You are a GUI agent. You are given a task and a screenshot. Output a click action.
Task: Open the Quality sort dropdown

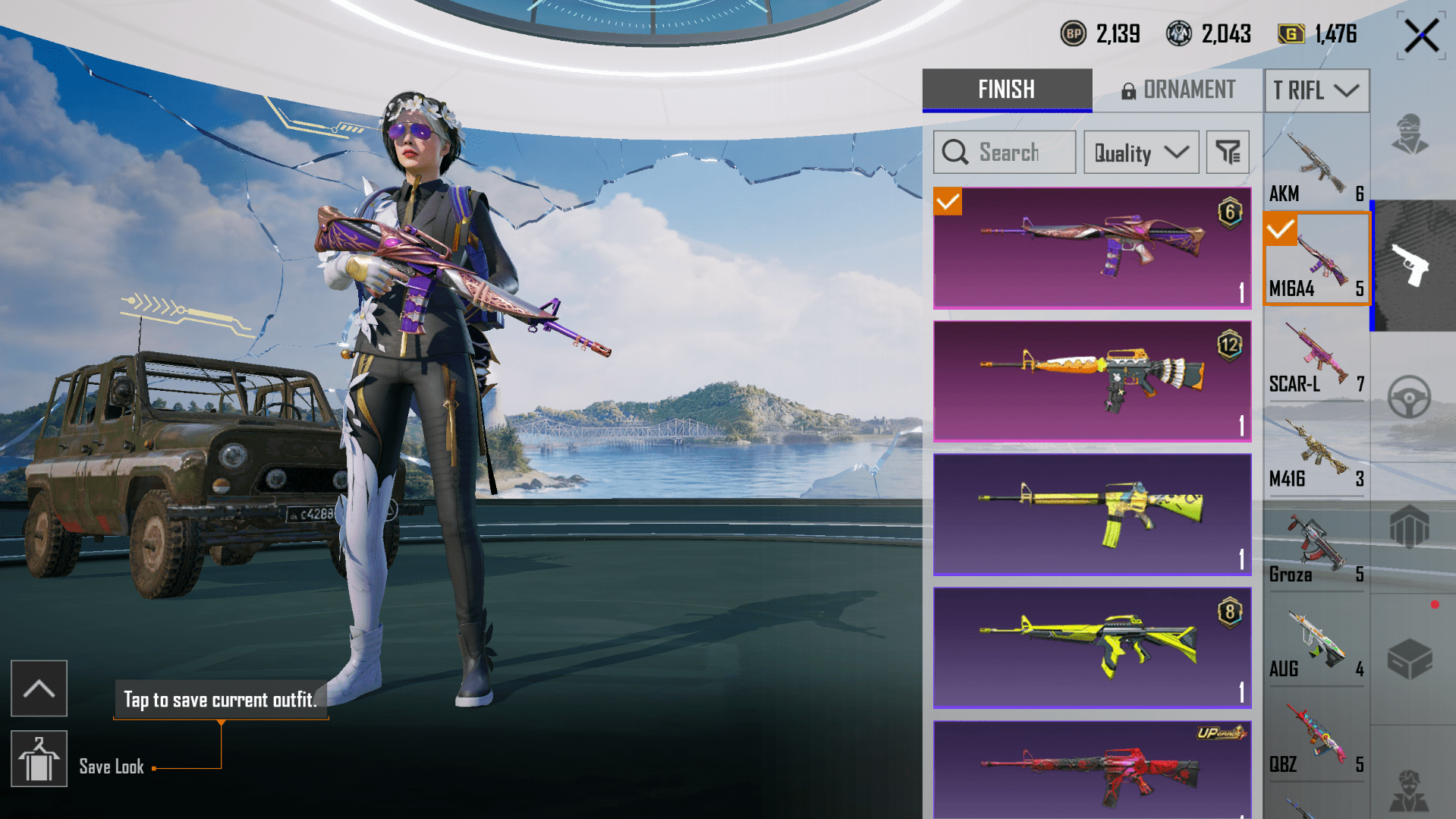(x=1140, y=153)
